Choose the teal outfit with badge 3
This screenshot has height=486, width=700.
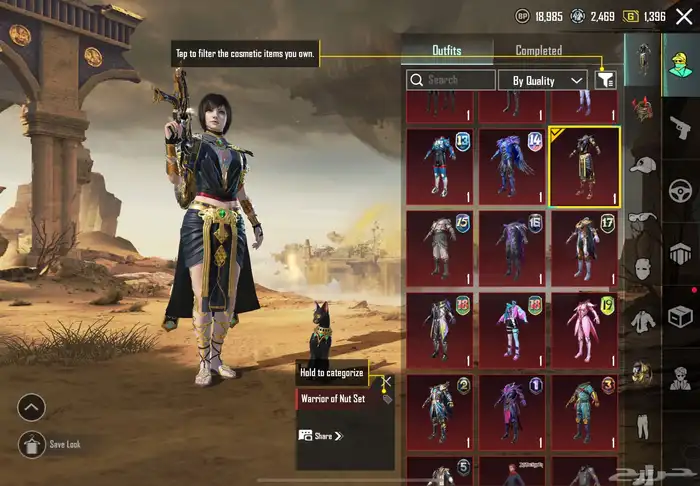pyautogui.click(x=585, y=412)
